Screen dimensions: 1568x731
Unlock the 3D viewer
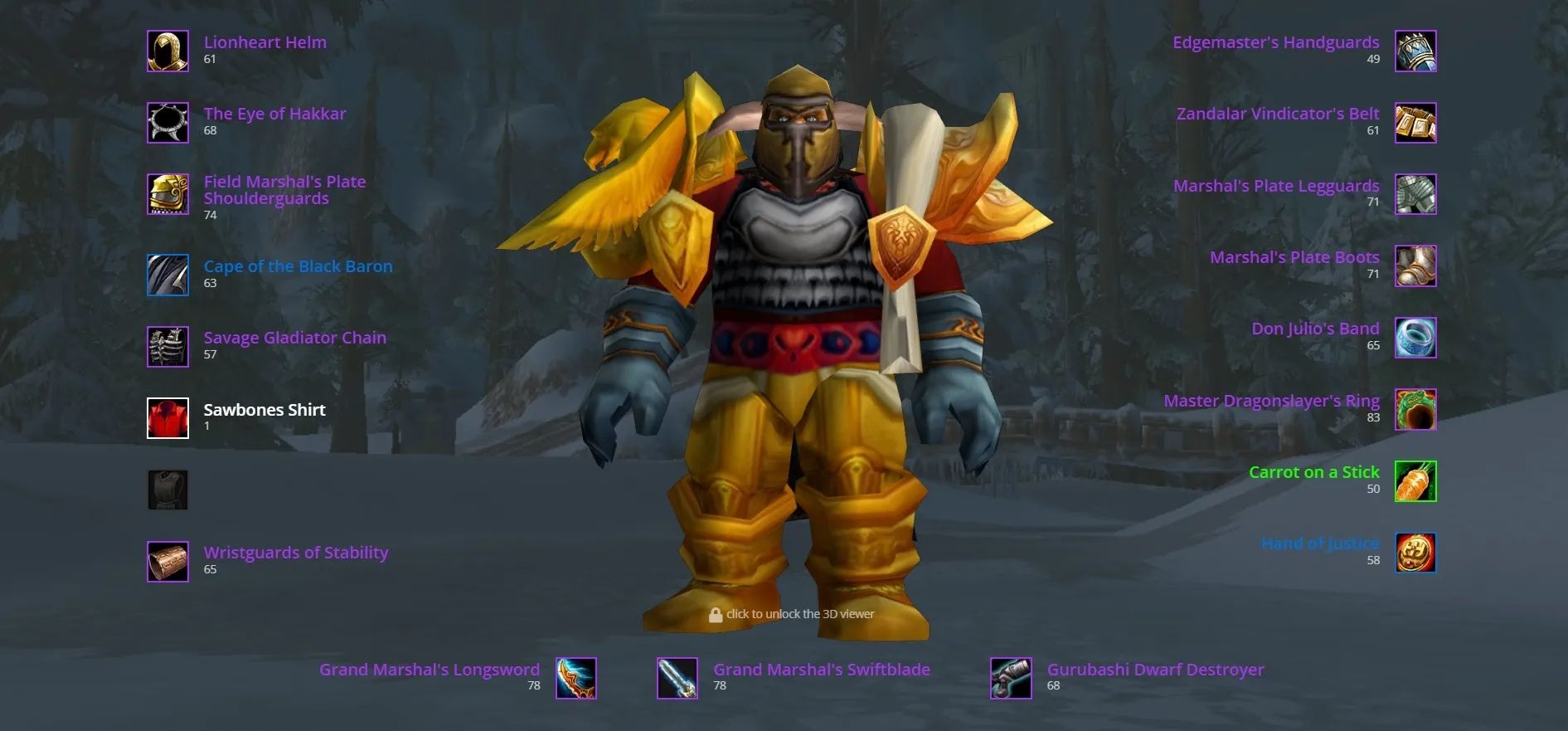pyautogui.click(x=793, y=614)
